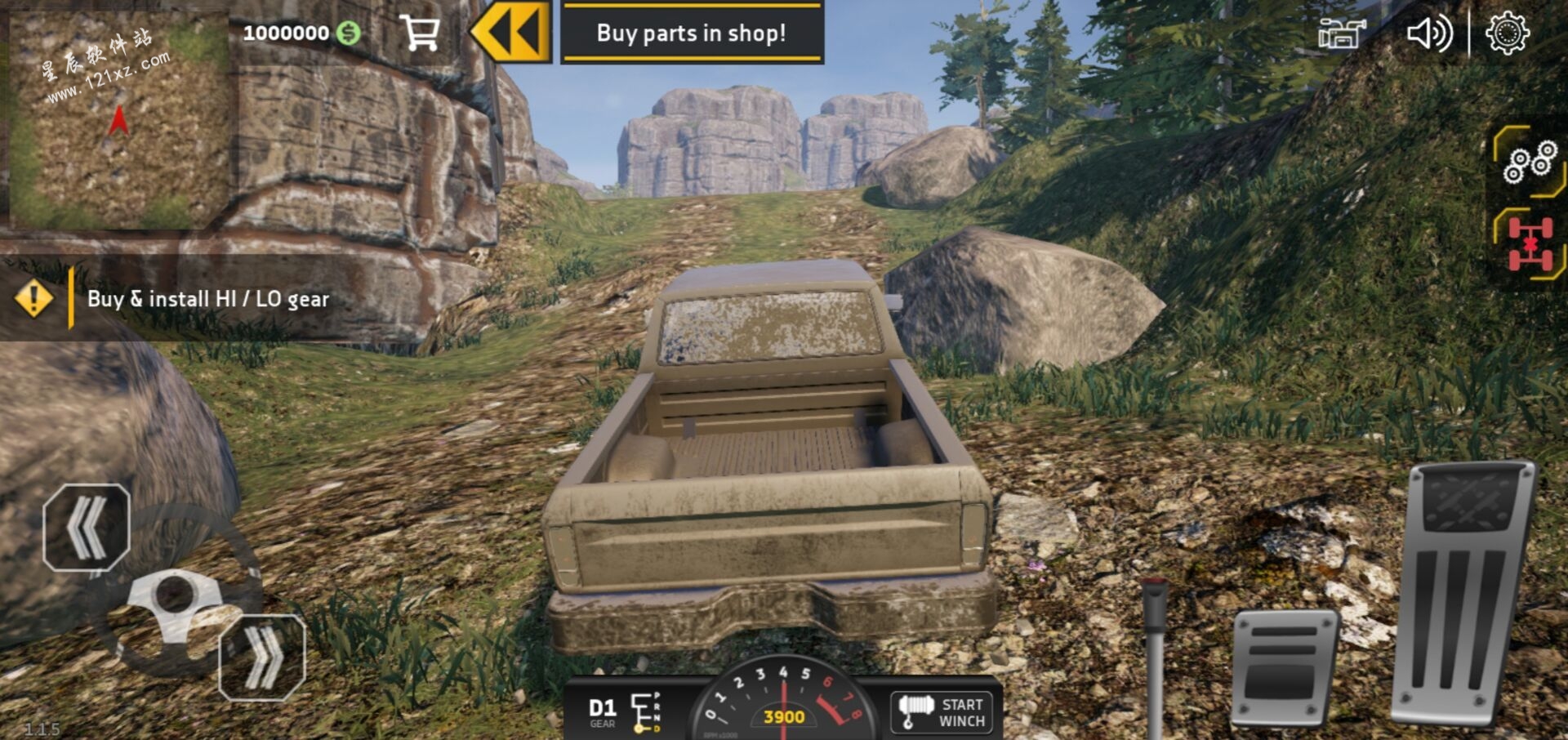Tap the minimap
Screen dimensions: 1568x740
(118, 118)
